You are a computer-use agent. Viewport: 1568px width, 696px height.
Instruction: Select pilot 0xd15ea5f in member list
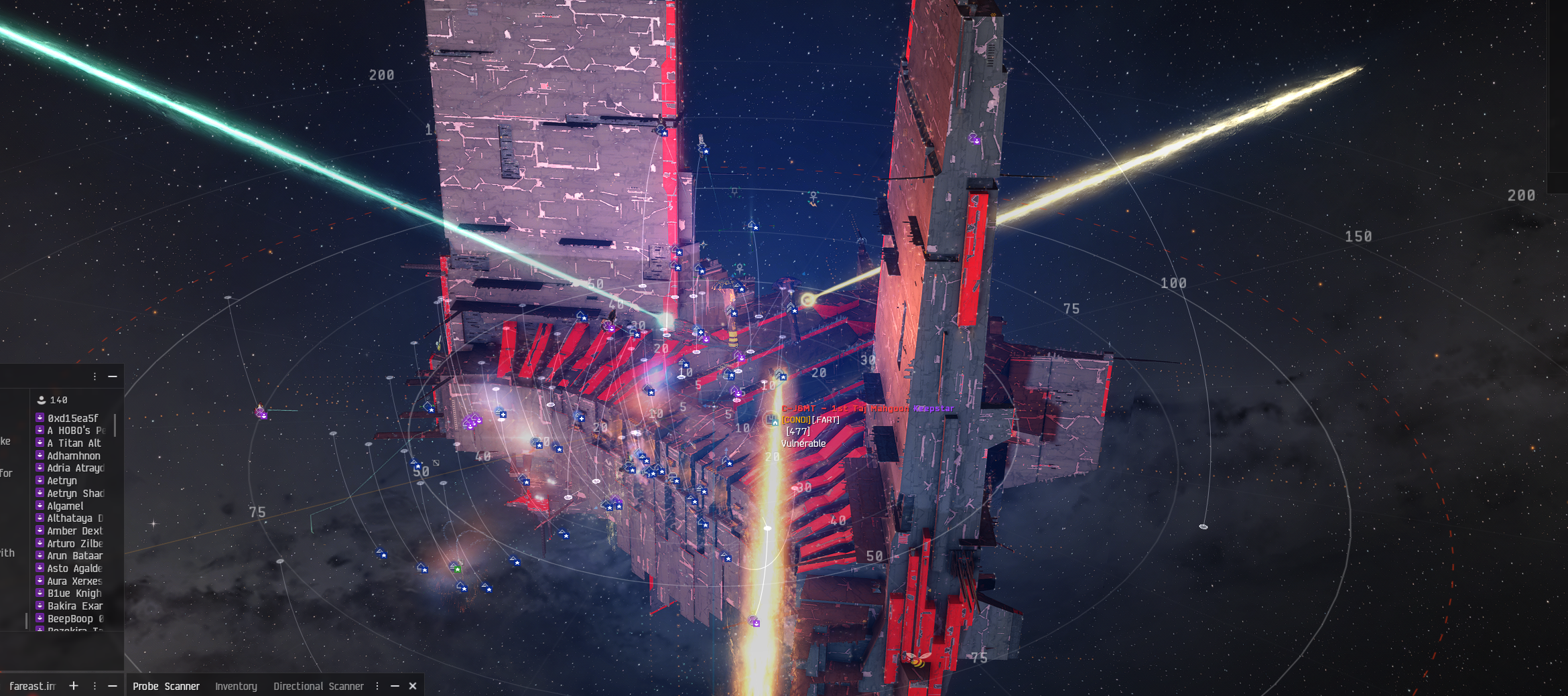click(x=72, y=418)
